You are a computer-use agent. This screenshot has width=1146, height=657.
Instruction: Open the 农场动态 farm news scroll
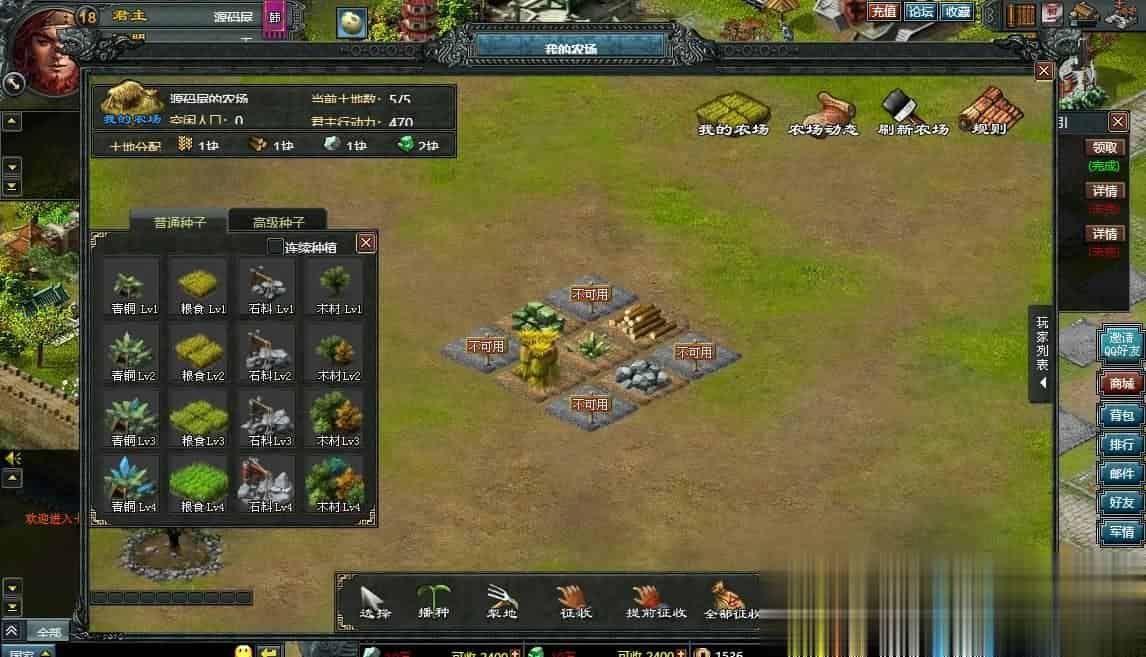(823, 113)
